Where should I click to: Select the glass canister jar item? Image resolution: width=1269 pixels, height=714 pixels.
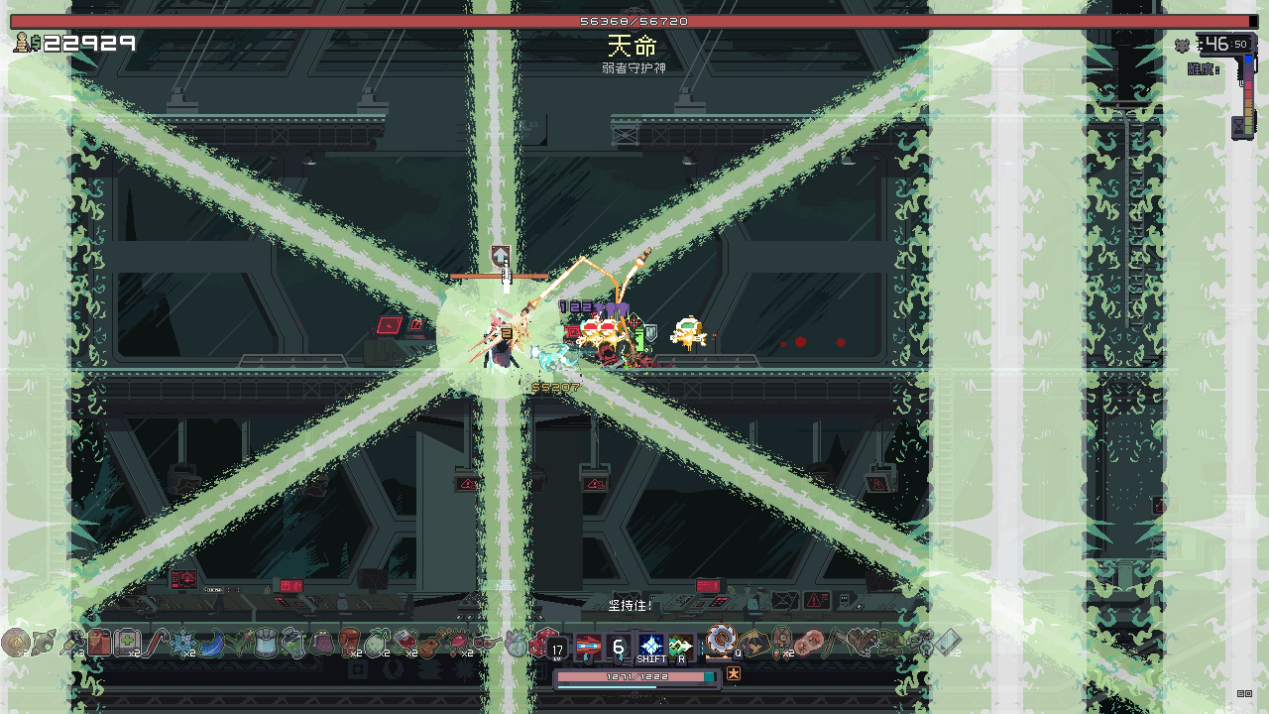[265, 643]
